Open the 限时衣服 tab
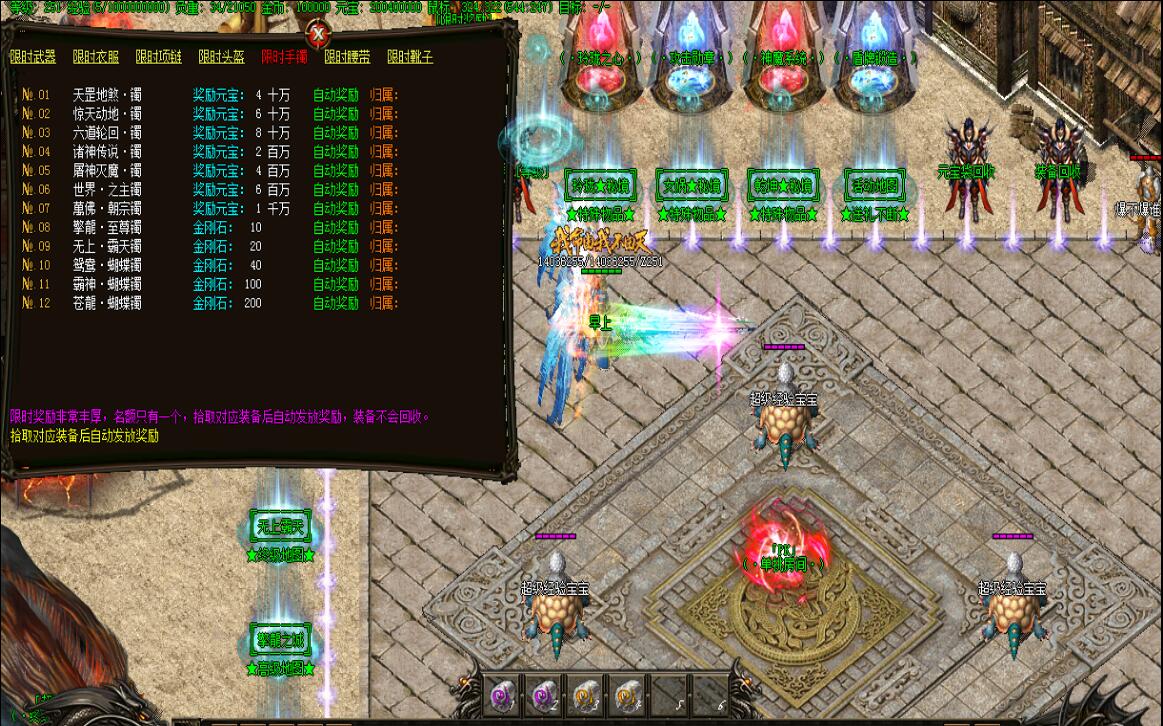This screenshot has height=726, width=1163. 96,57
